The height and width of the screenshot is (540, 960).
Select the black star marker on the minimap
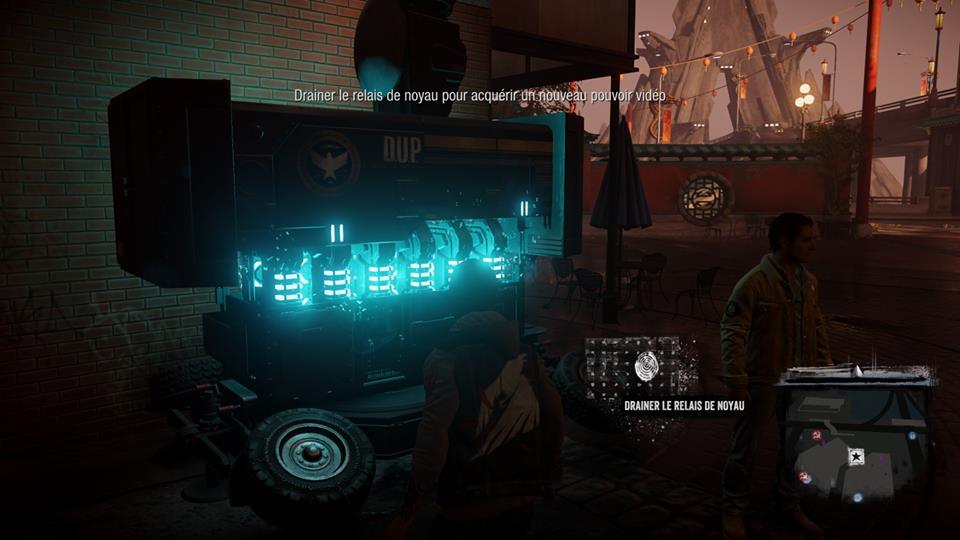pos(857,456)
